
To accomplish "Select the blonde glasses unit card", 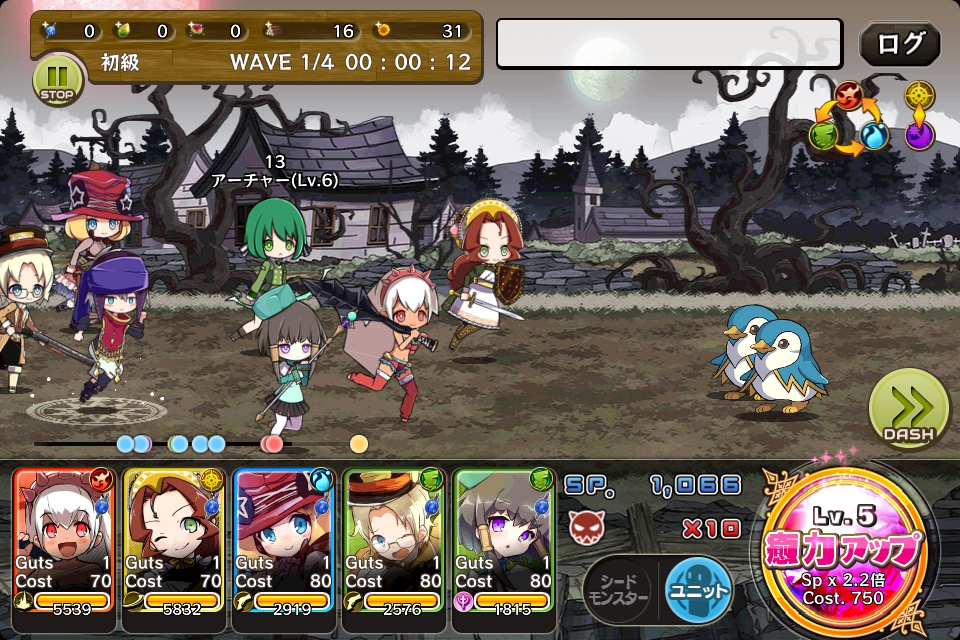I will (394, 540).
